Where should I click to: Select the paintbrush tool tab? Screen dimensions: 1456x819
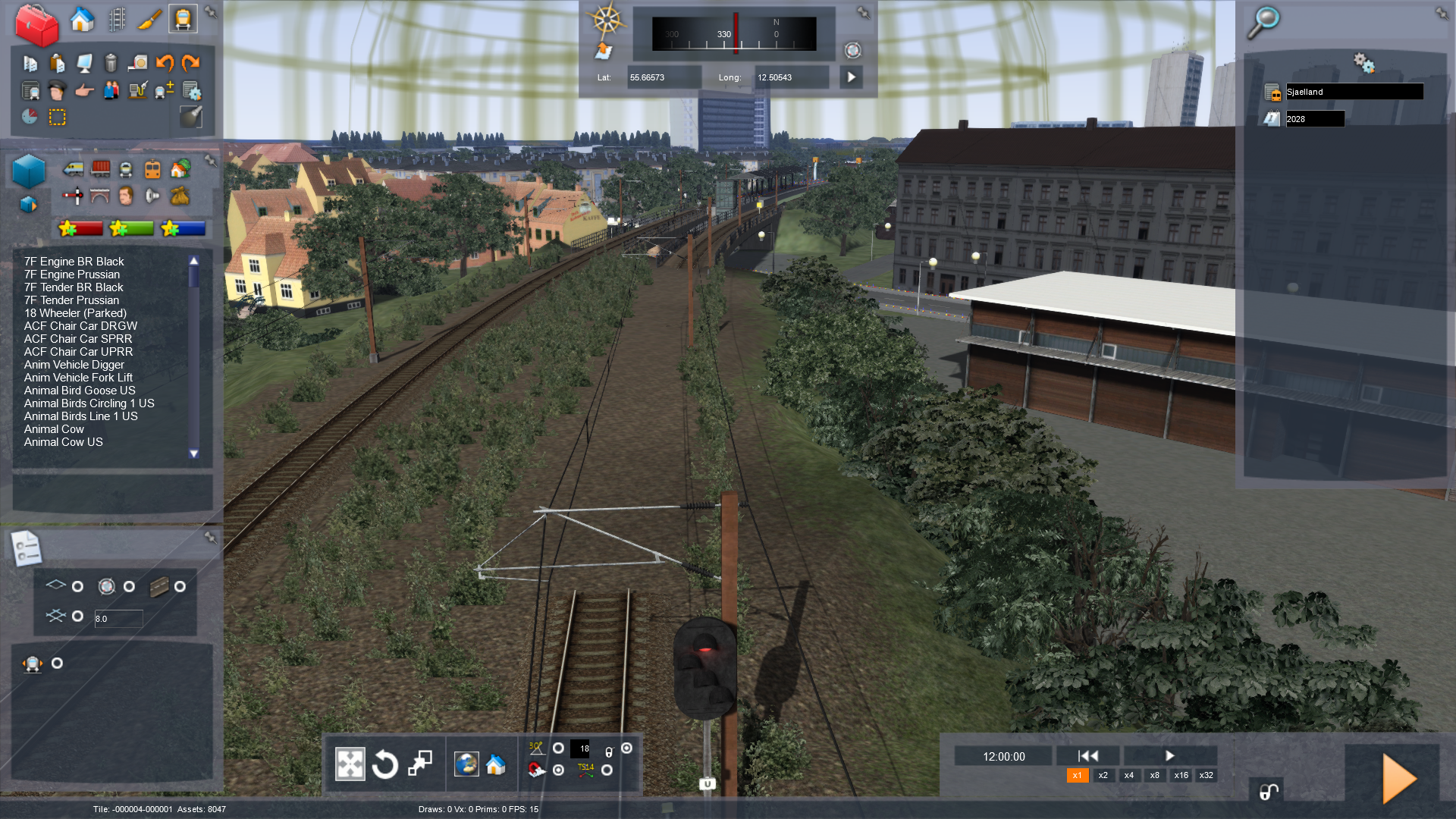tap(149, 19)
